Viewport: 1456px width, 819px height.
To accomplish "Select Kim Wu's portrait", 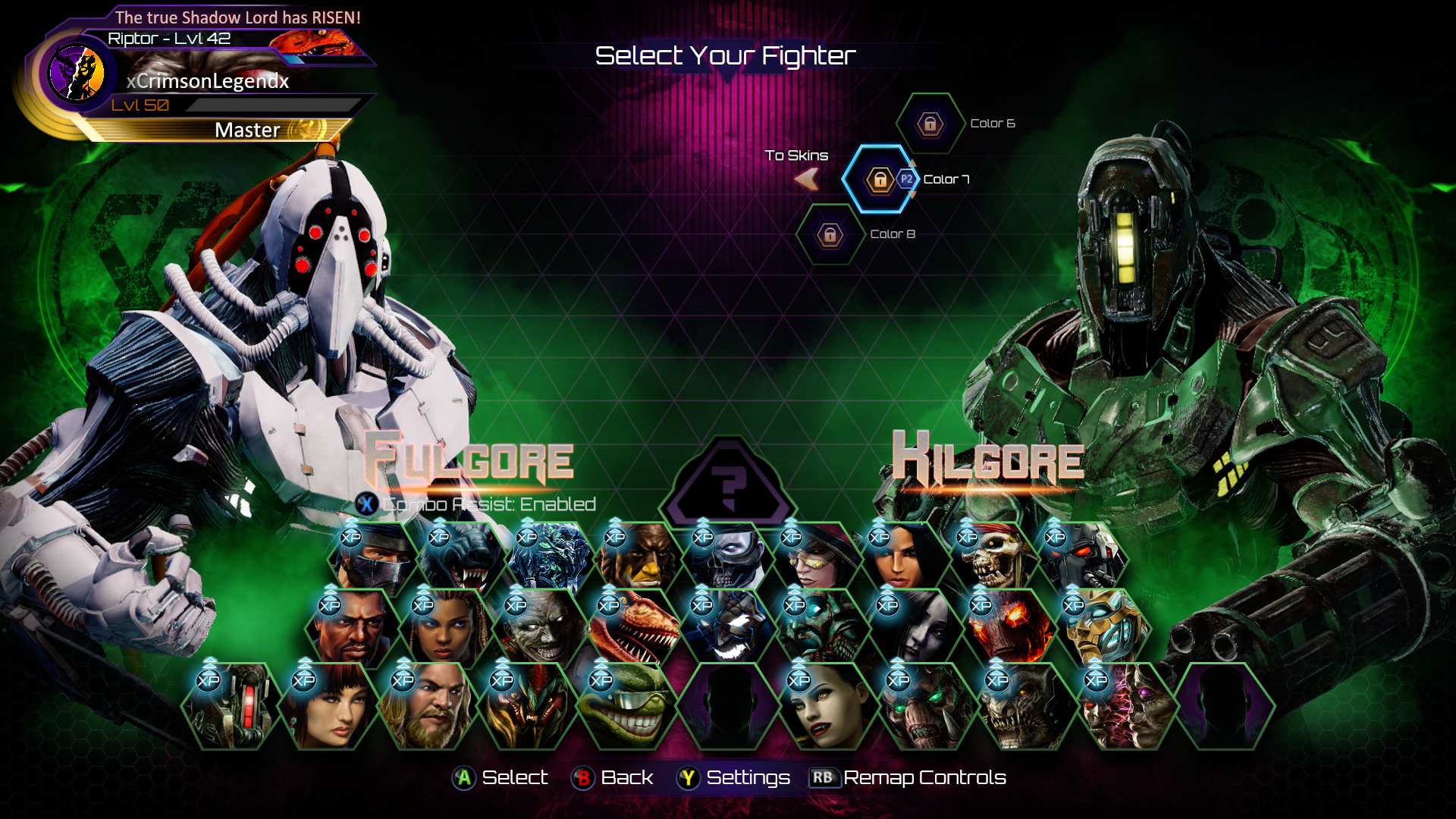I will click(328, 707).
